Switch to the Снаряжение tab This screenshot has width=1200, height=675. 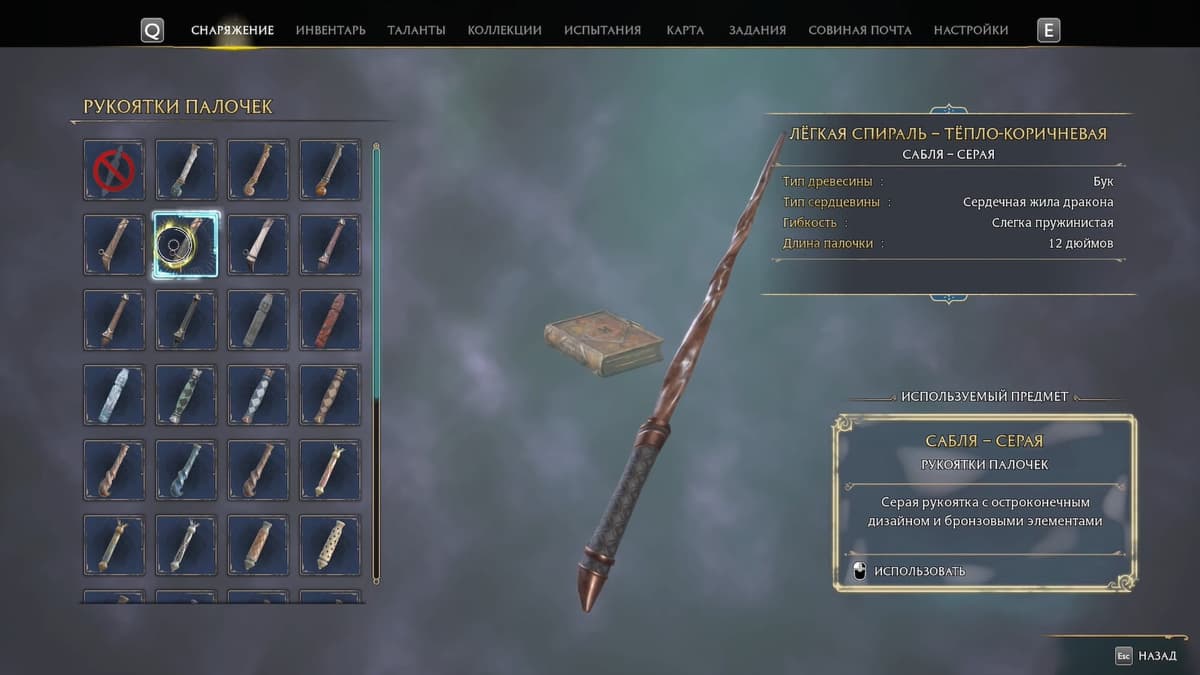(x=232, y=30)
